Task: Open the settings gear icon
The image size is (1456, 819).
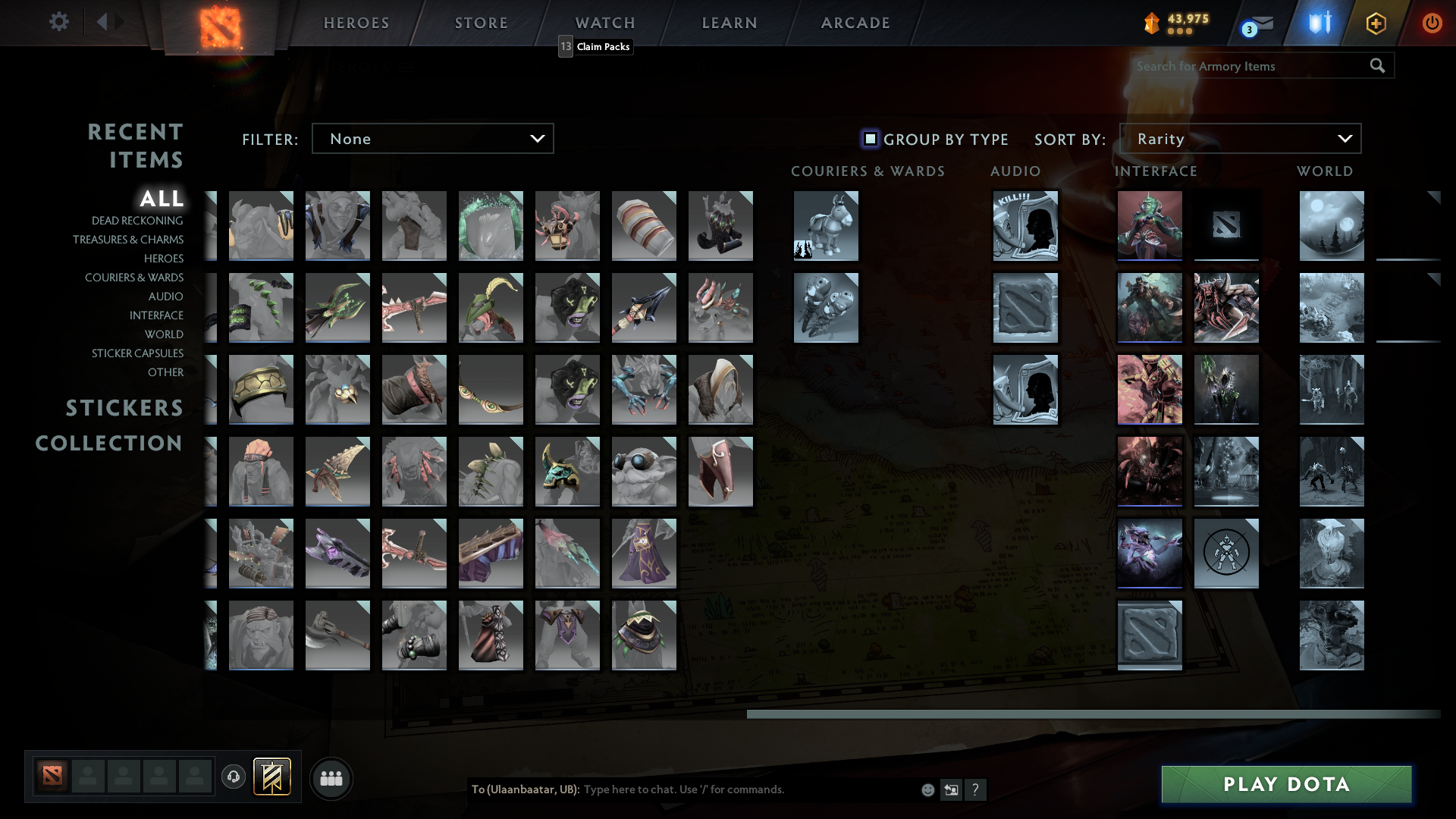Action: pyautogui.click(x=59, y=22)
